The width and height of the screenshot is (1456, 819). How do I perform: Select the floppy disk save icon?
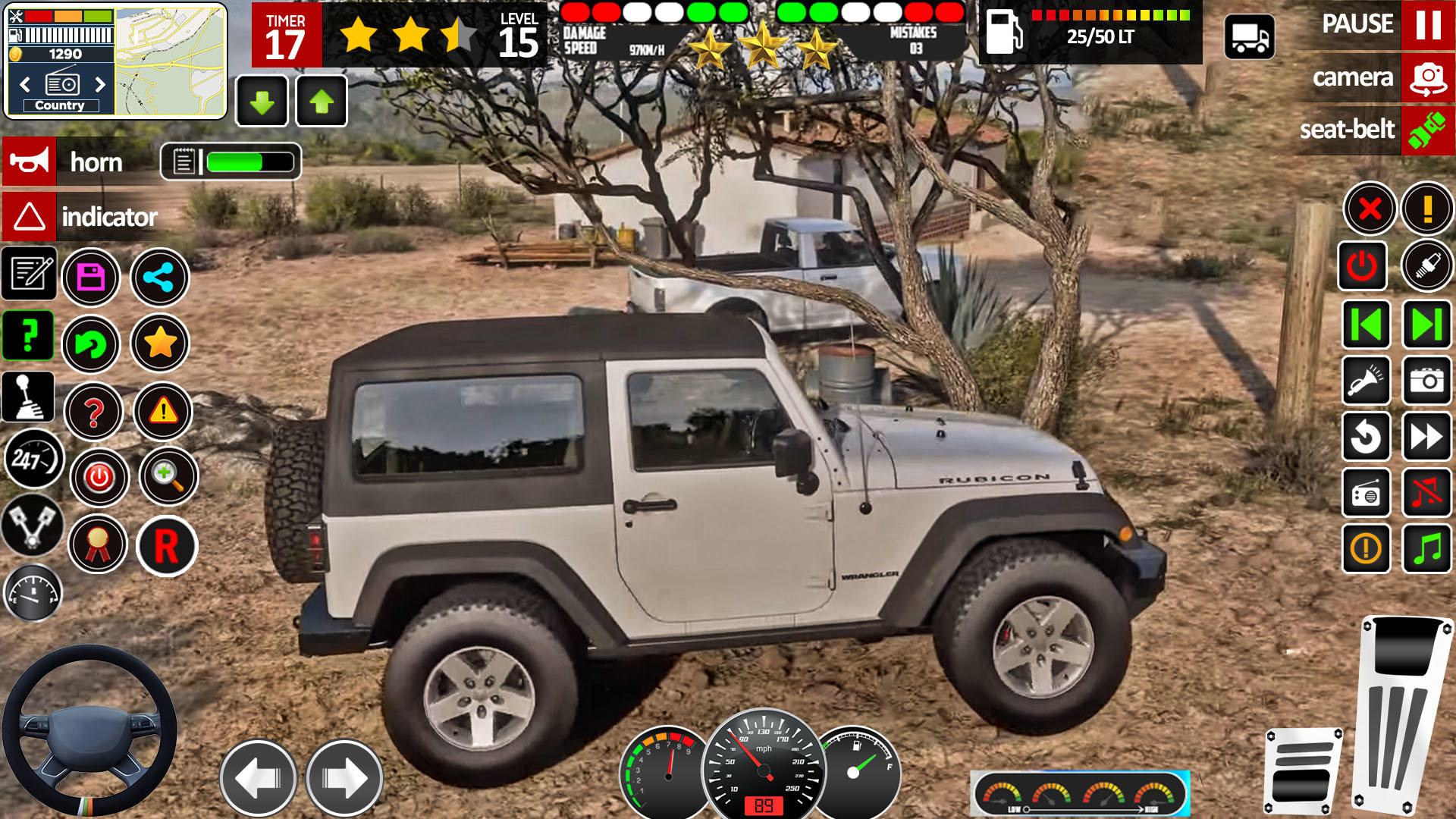[91, 278]
